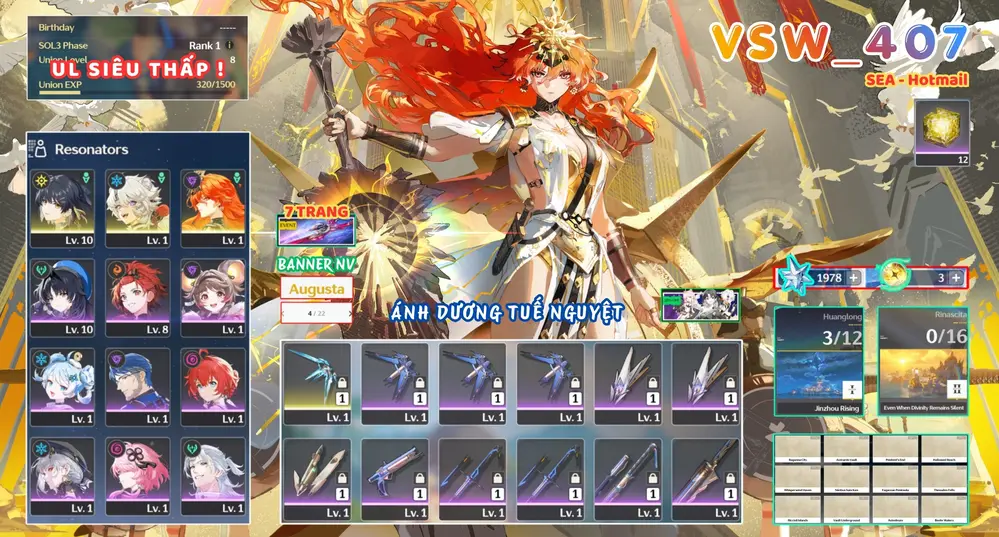The image size is (999, 537).
Task: Add more Astrite with the plus button
Action: click(854, 277)
